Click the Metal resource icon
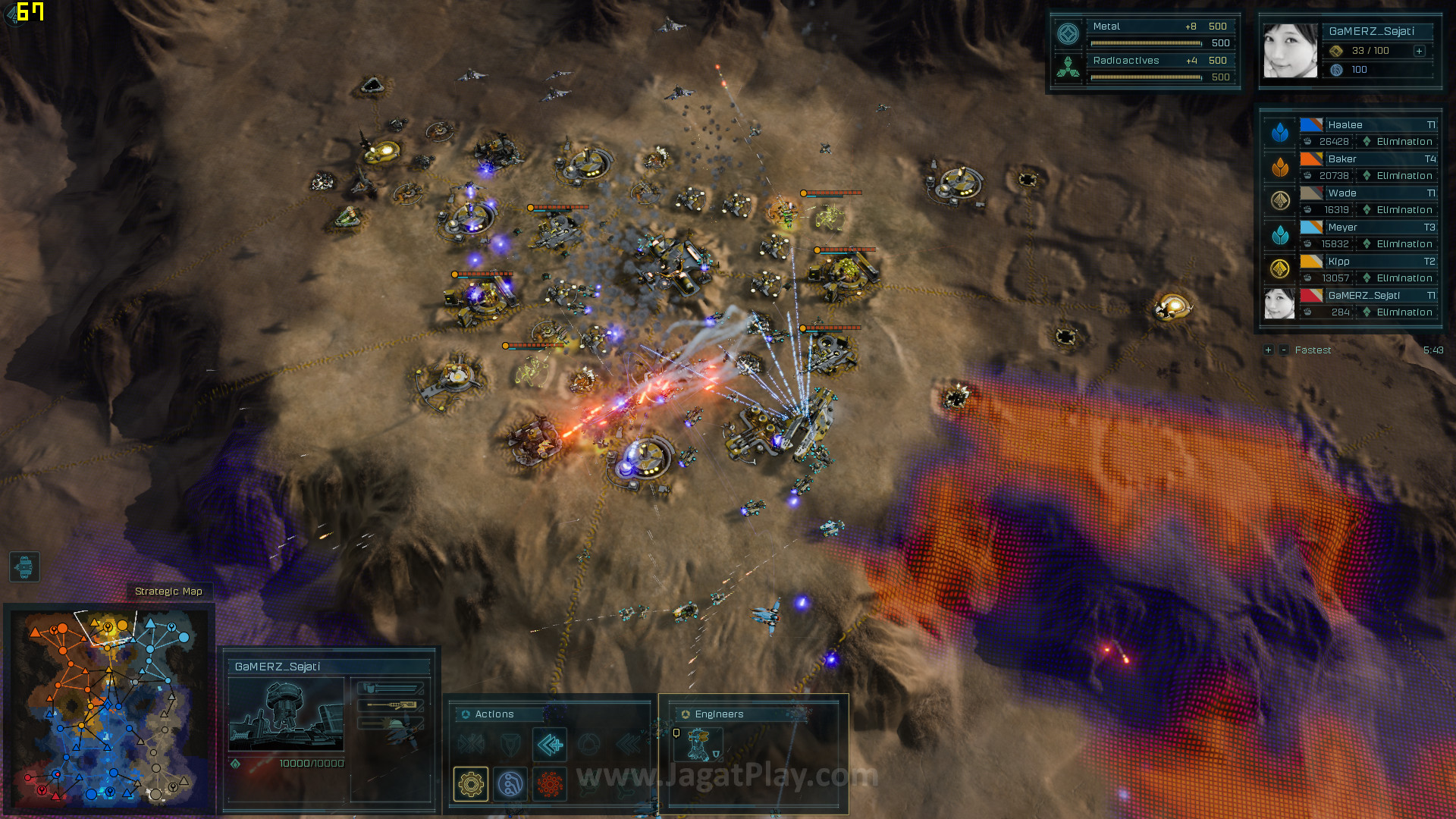1456x819 pixels. (x=1068, y=34)
